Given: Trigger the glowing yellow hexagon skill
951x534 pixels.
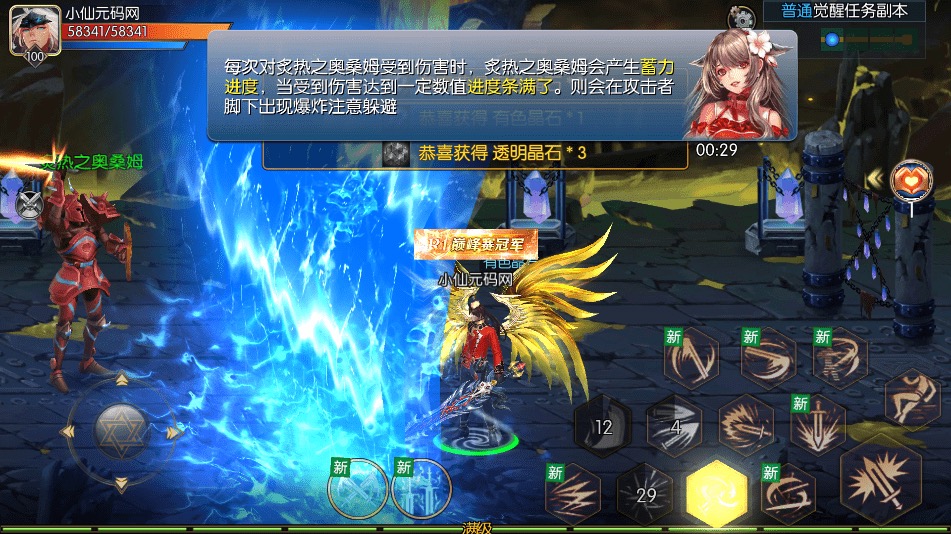Looking at the screenshot, I should (x=716, y=493).
